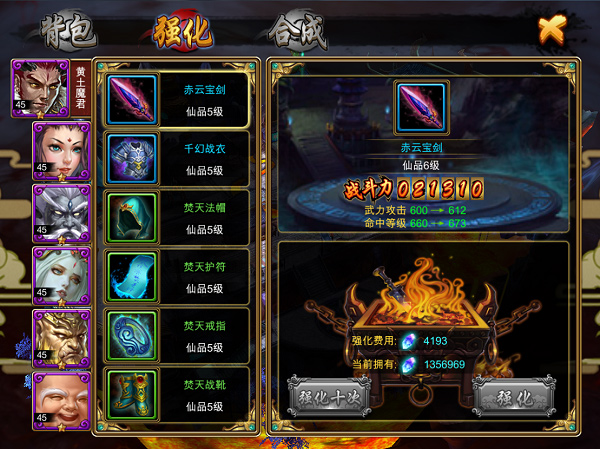Choose the 千幻战衣 armor row
The width and height of the screenshot is (600, 449).
[179, 158]
